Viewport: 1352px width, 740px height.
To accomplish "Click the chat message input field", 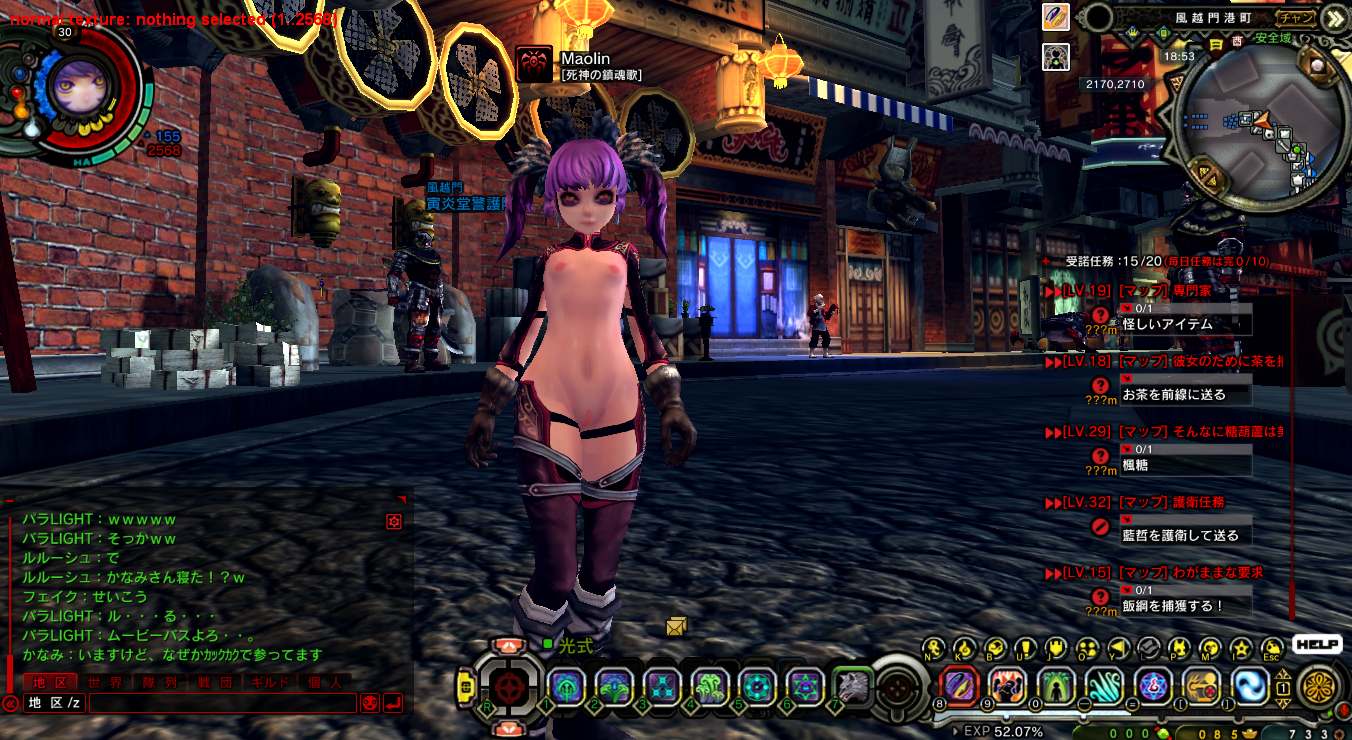I will [x=222, y=703].
